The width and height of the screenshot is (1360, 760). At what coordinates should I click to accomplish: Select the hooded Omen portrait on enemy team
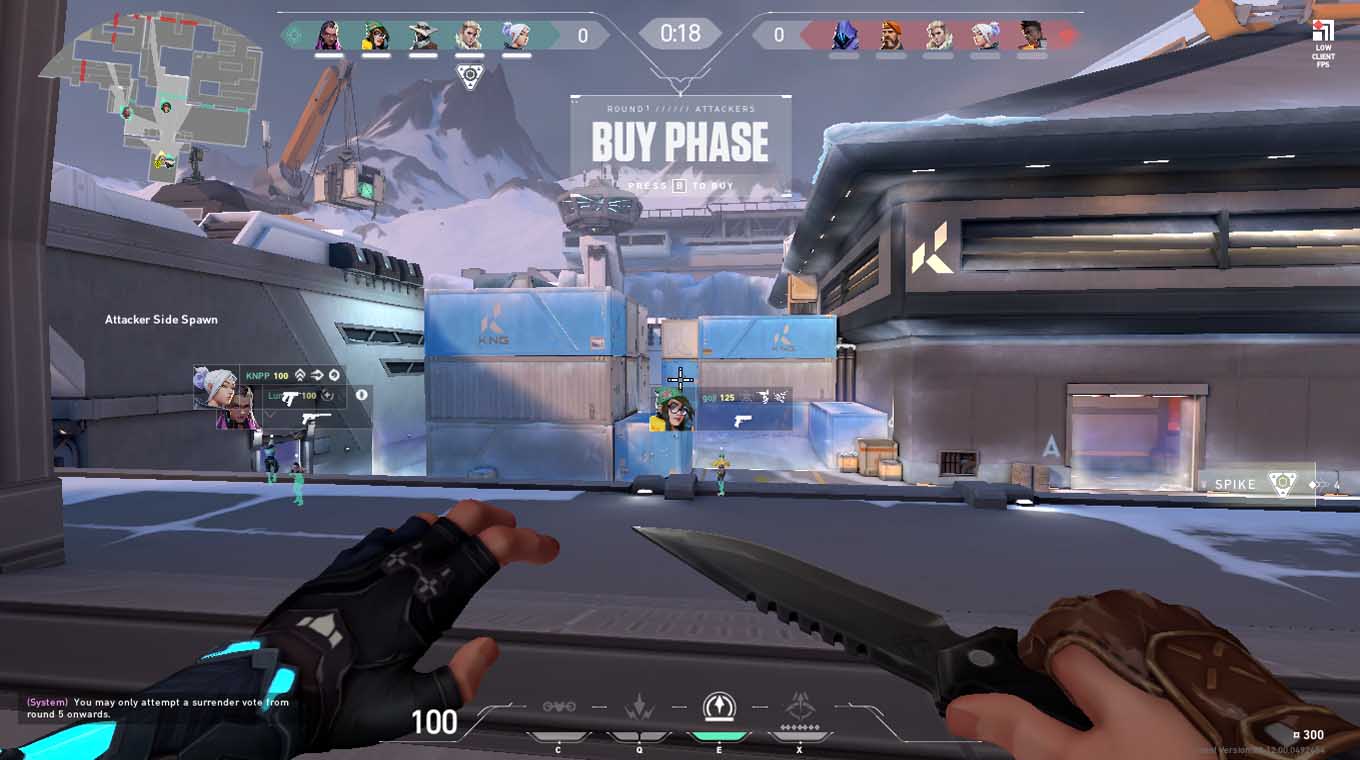pyautogui.click(x=845, y=36)
